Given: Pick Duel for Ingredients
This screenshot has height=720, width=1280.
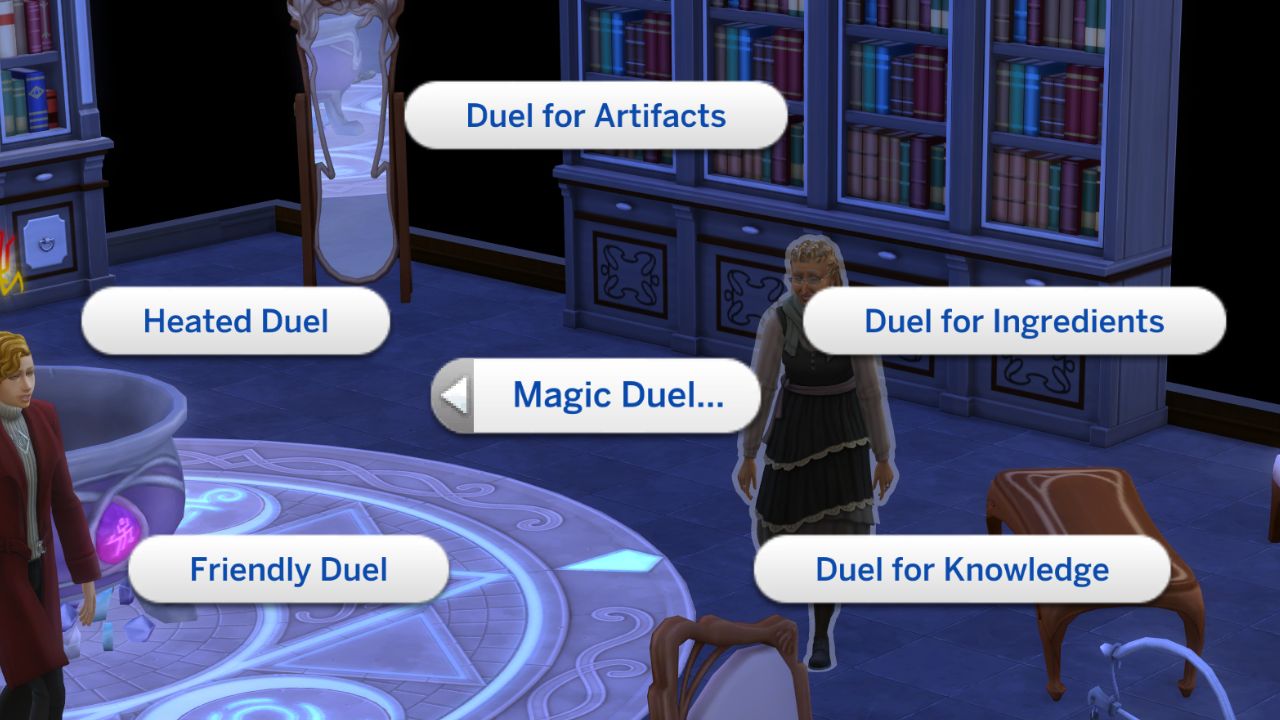Looking at the screenshot, I should [1014, 321].
